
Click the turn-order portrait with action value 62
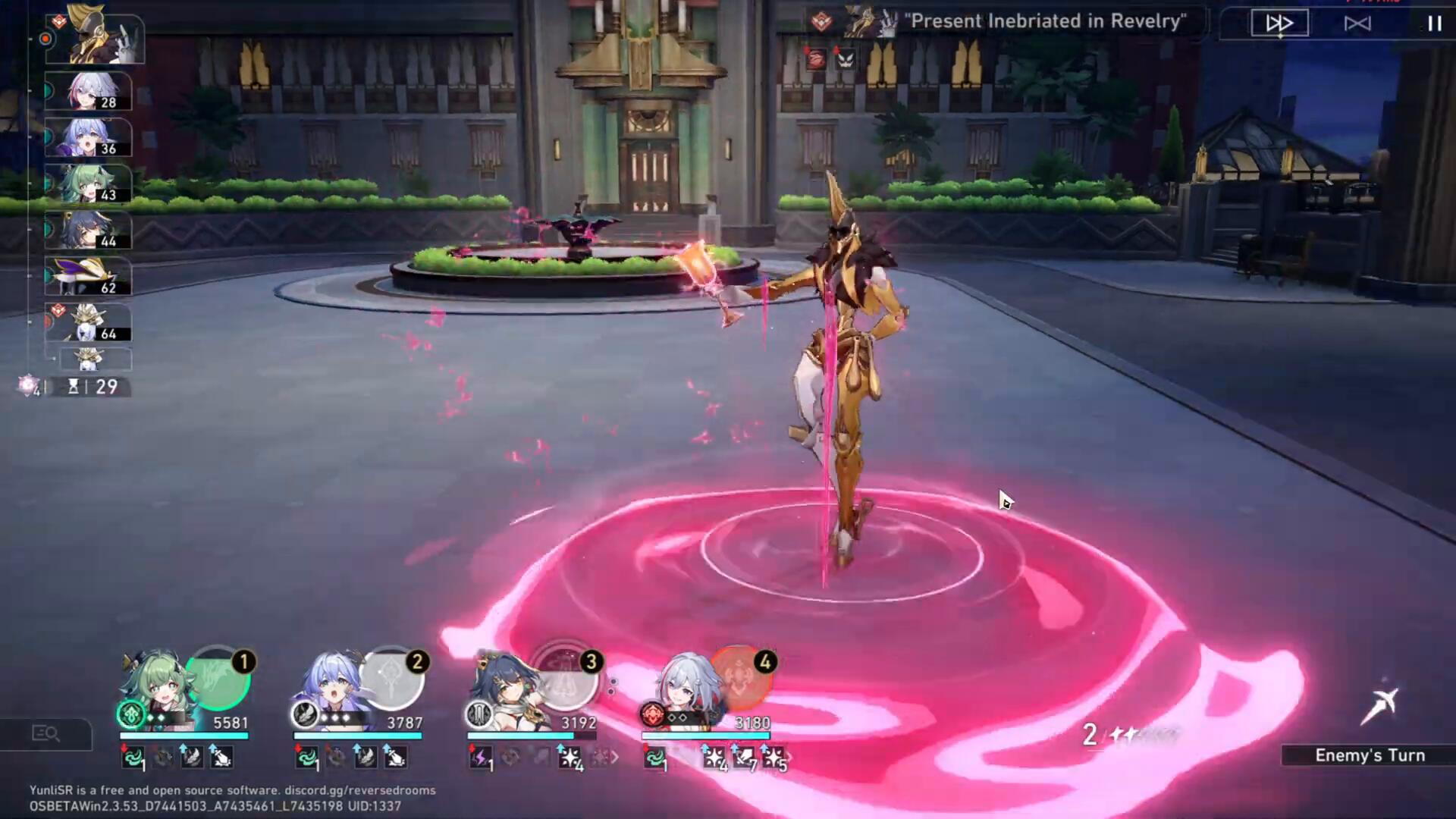(x=88, y=277)
